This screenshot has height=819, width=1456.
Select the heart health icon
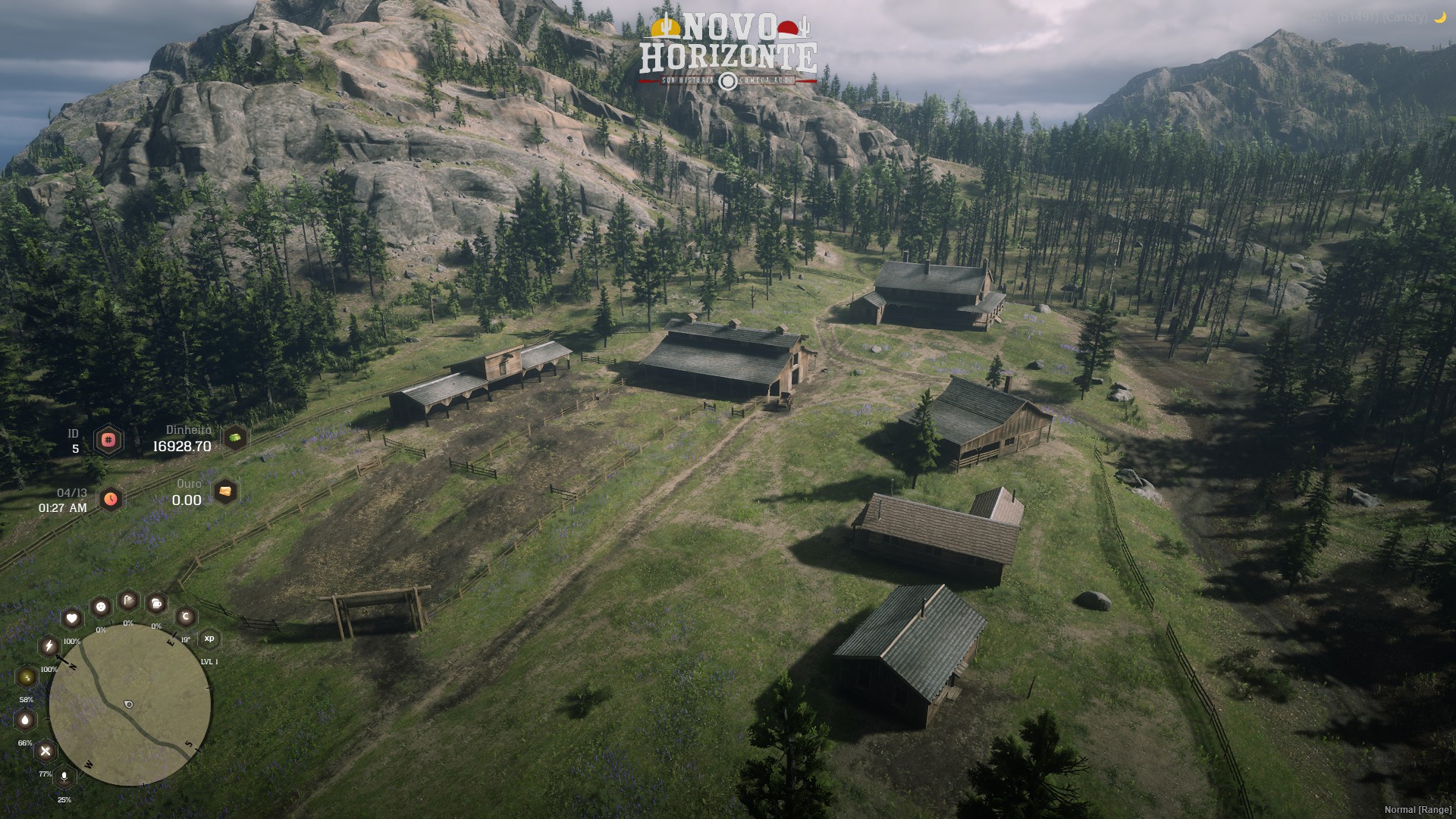[x=71, y=618]
